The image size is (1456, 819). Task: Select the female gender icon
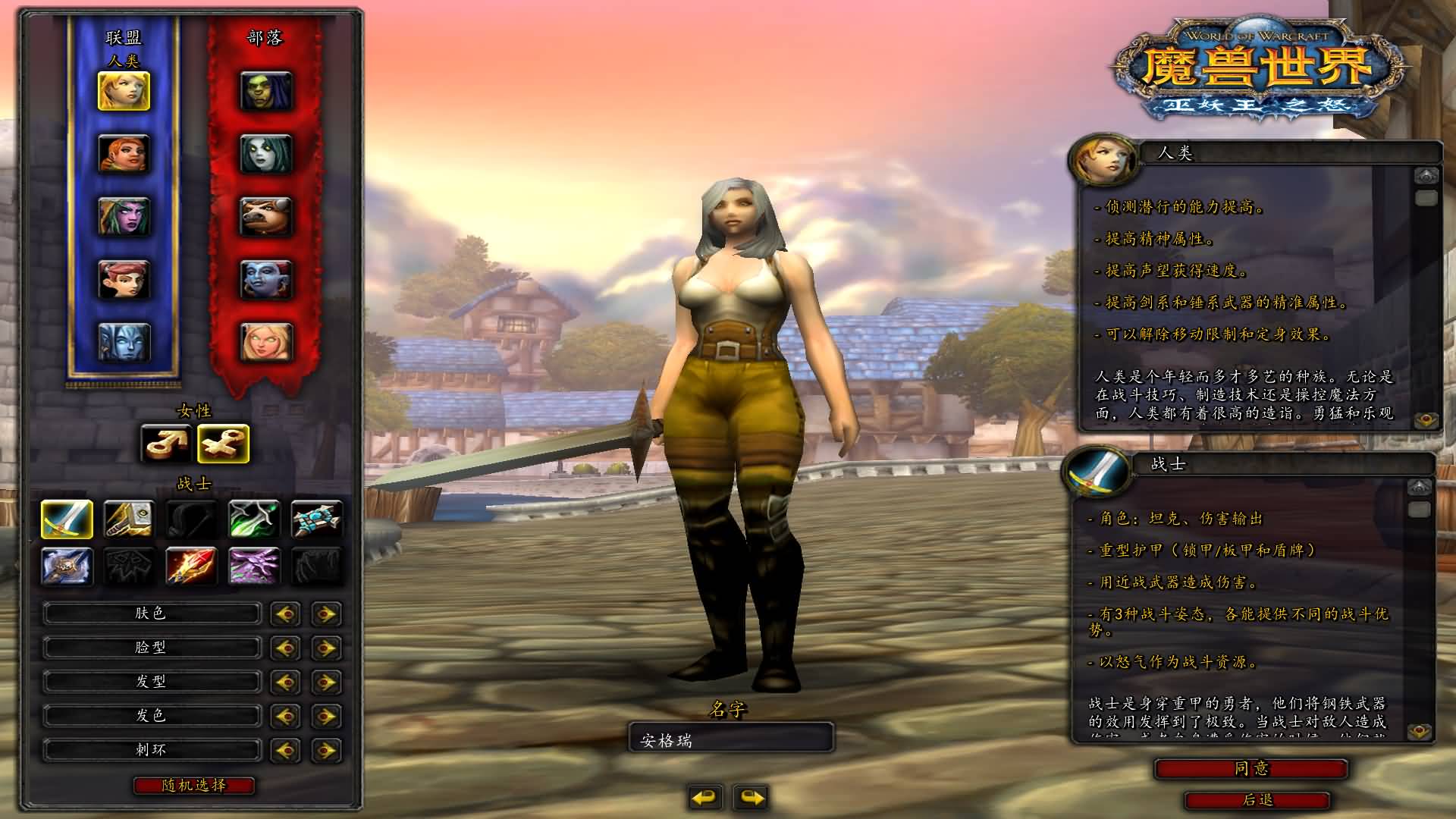pos(223,444)
